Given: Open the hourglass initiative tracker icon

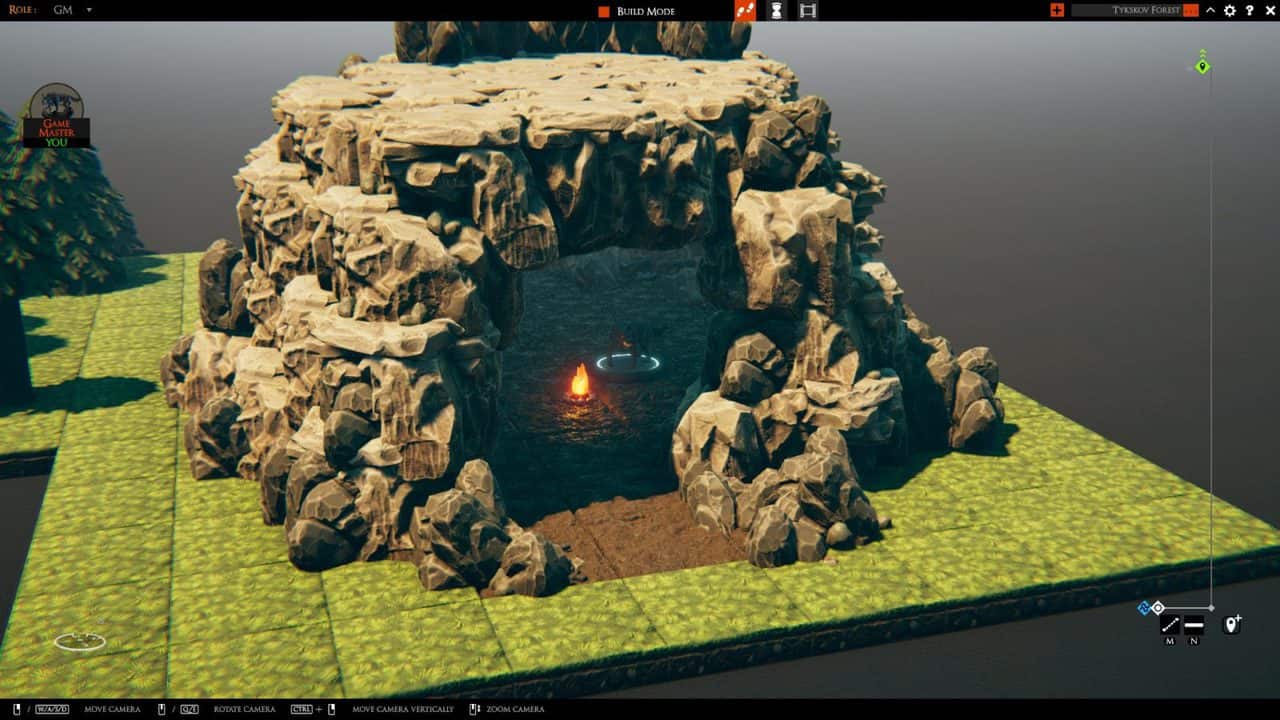Looking at the screenshot, I should pyautogui.click(x=776, y=11).
